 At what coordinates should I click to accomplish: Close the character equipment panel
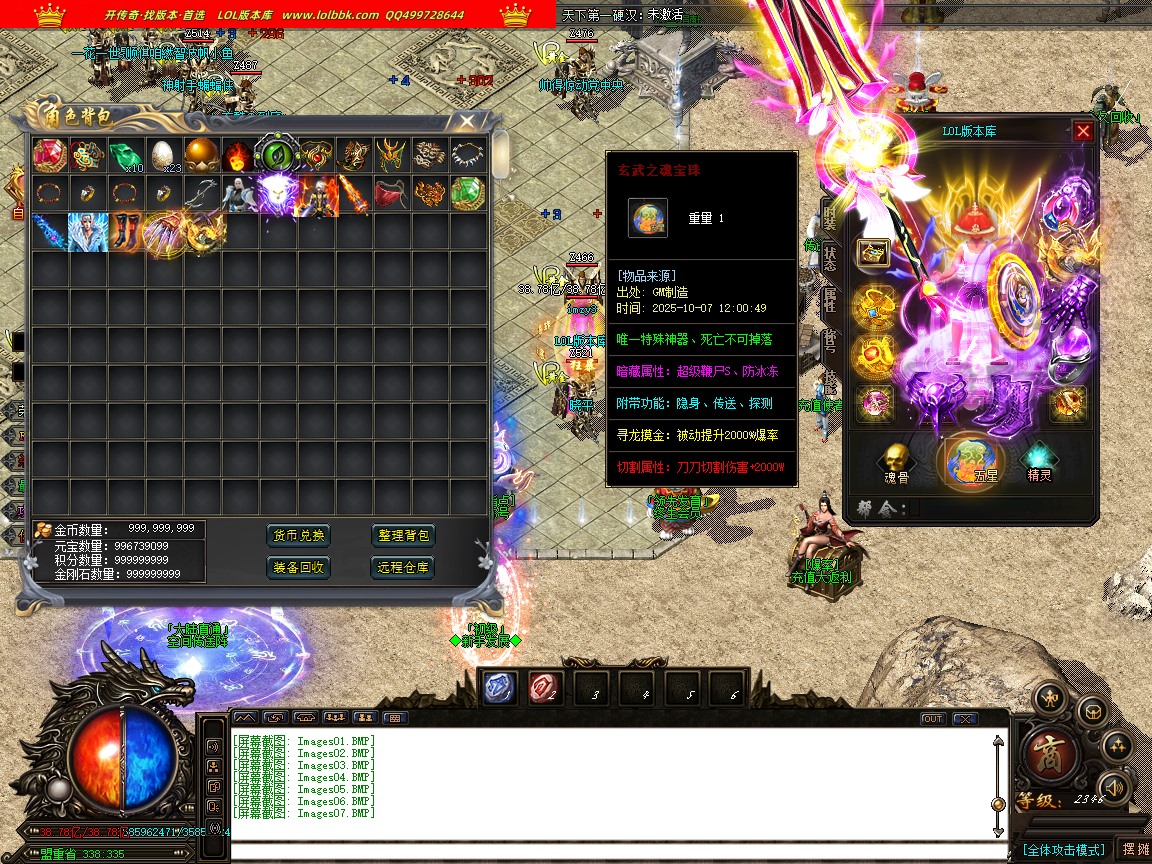[1083, 131]
